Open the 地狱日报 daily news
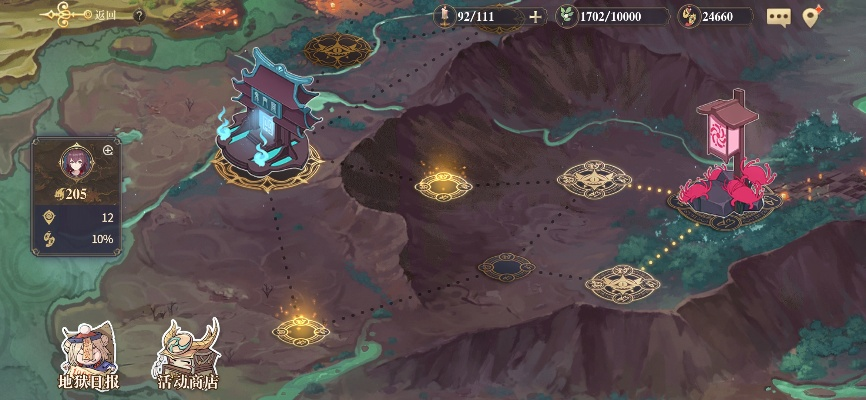The width and height of the screenshot is (866, 400). click(x=88, y=356)
